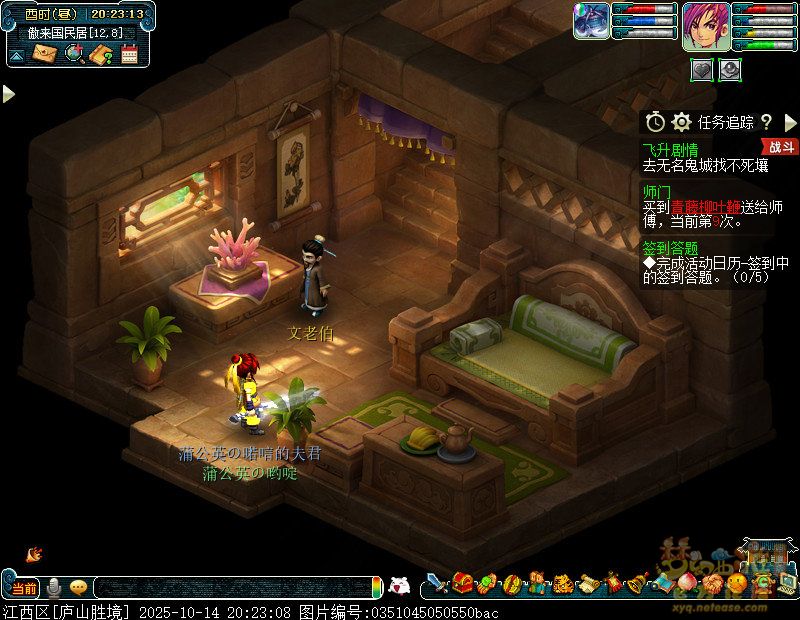This screenshot has height=620, width=800.
Task: Switch the 当前 chat channel button
Action: pyautogui.click(x=23, y=587)
